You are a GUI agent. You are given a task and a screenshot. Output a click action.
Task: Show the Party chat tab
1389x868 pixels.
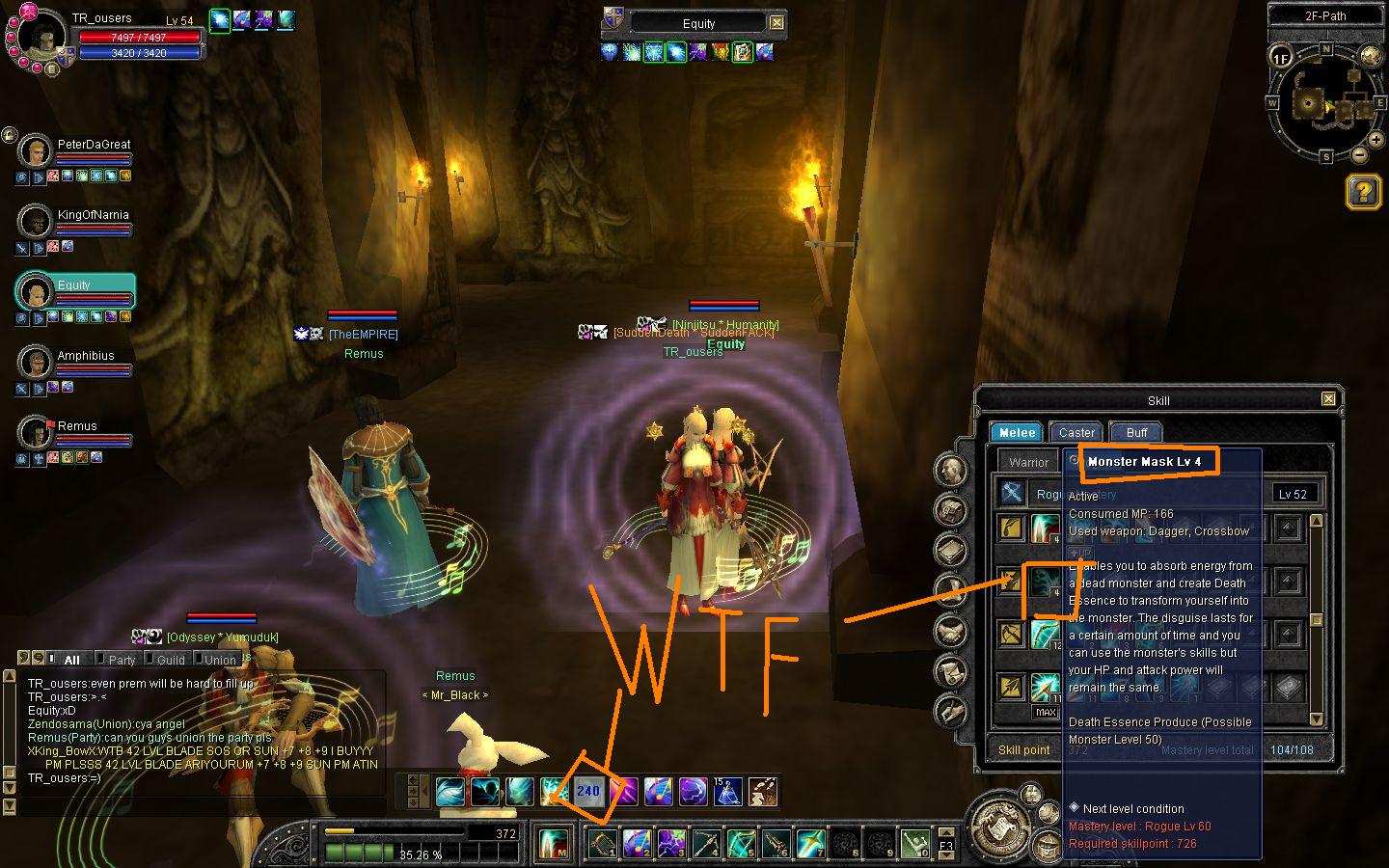click(x=122, y=660)
